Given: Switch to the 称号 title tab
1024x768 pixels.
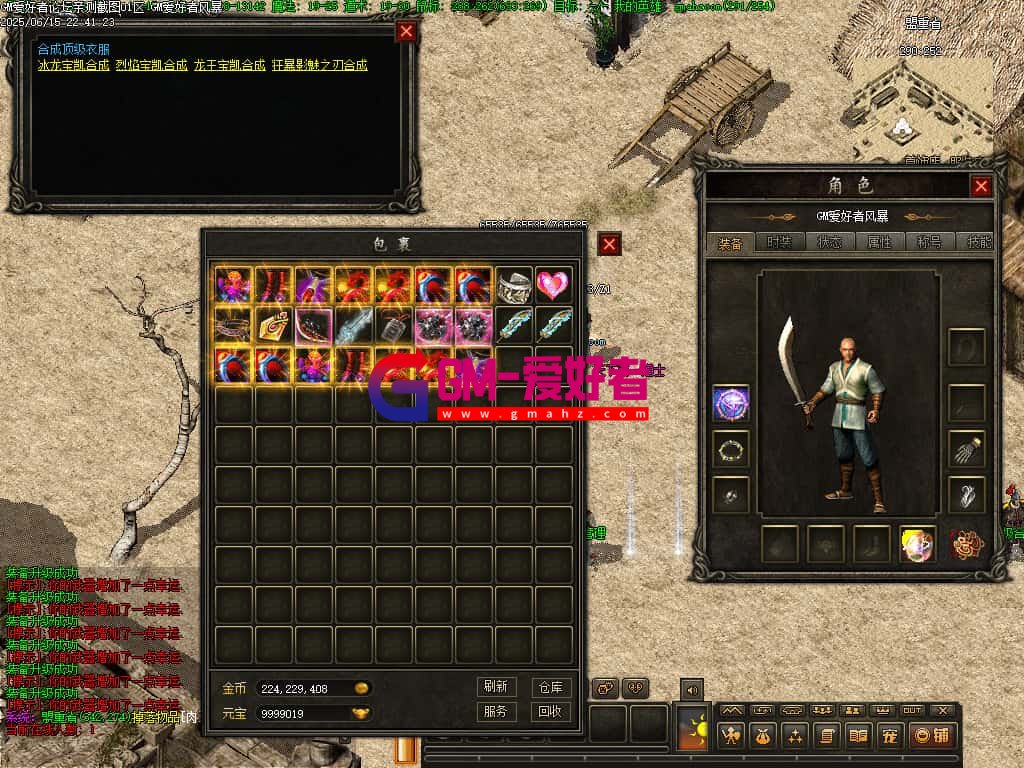Looking at the screenshot, I should pyautogui.click(x=929, y=242).
